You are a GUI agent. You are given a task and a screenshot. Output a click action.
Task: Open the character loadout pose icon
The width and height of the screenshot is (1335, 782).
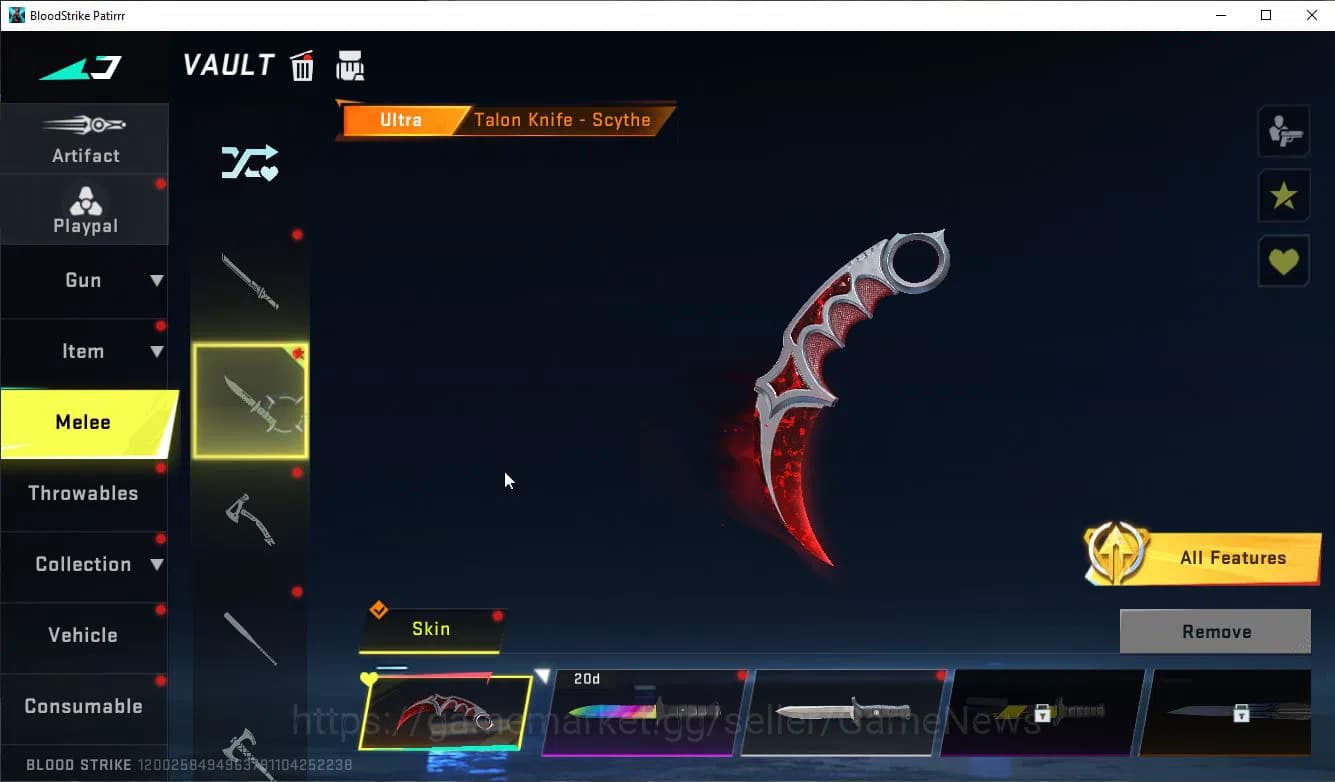click(1283, 130)
